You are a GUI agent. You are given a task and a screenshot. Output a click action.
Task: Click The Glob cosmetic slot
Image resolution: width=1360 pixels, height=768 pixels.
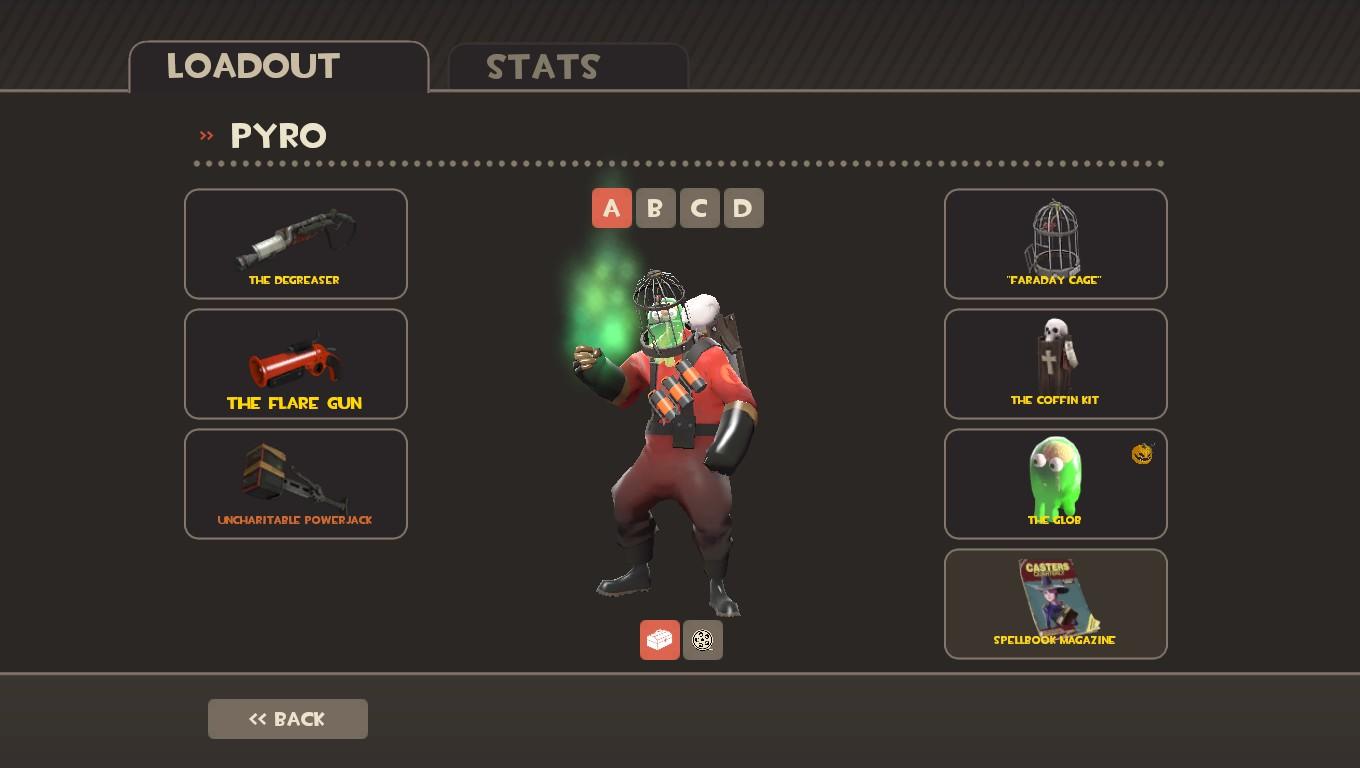click(x=1056, y=484)
